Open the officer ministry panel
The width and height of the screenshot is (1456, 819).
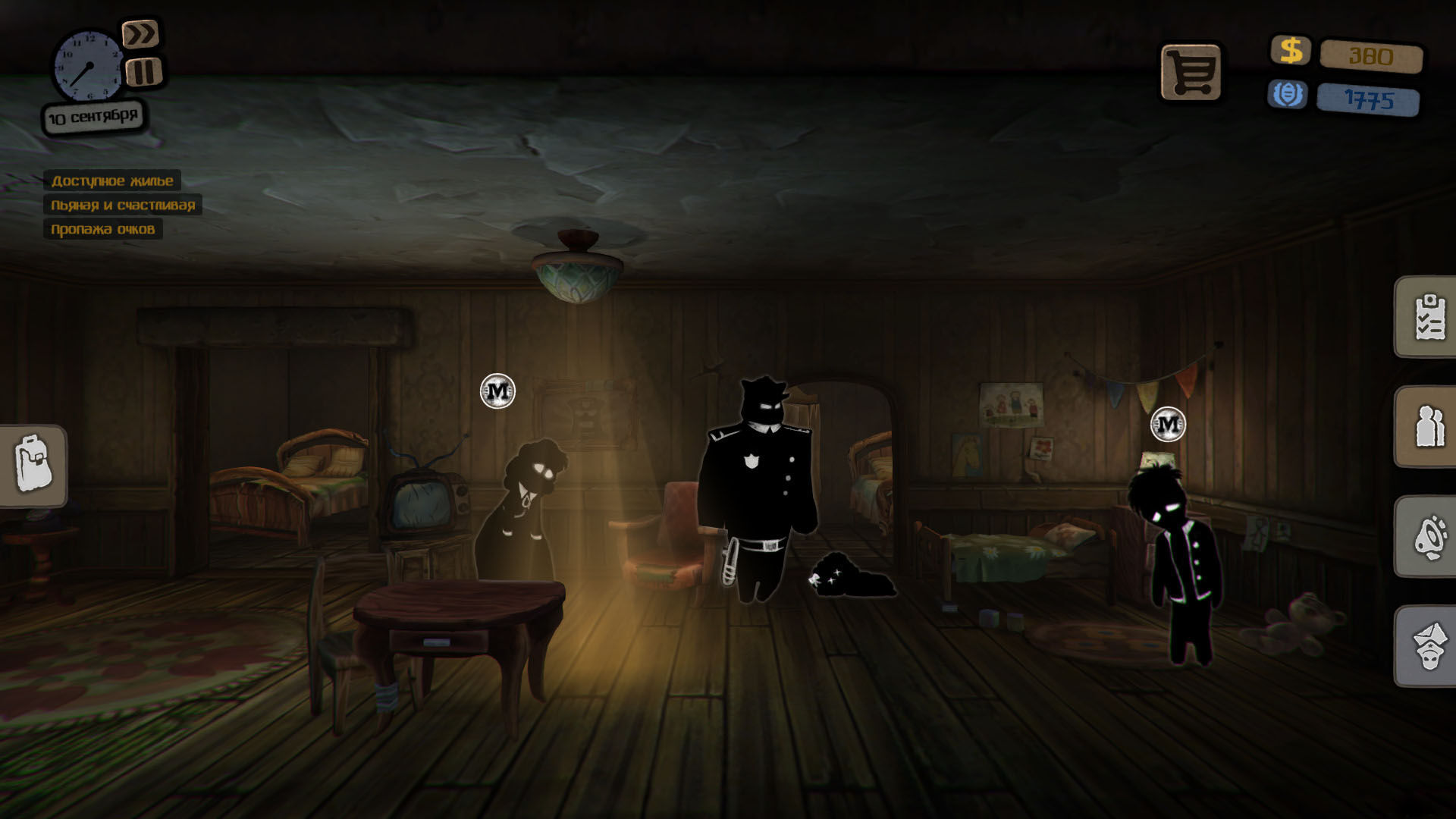(x=1429, y=646)
